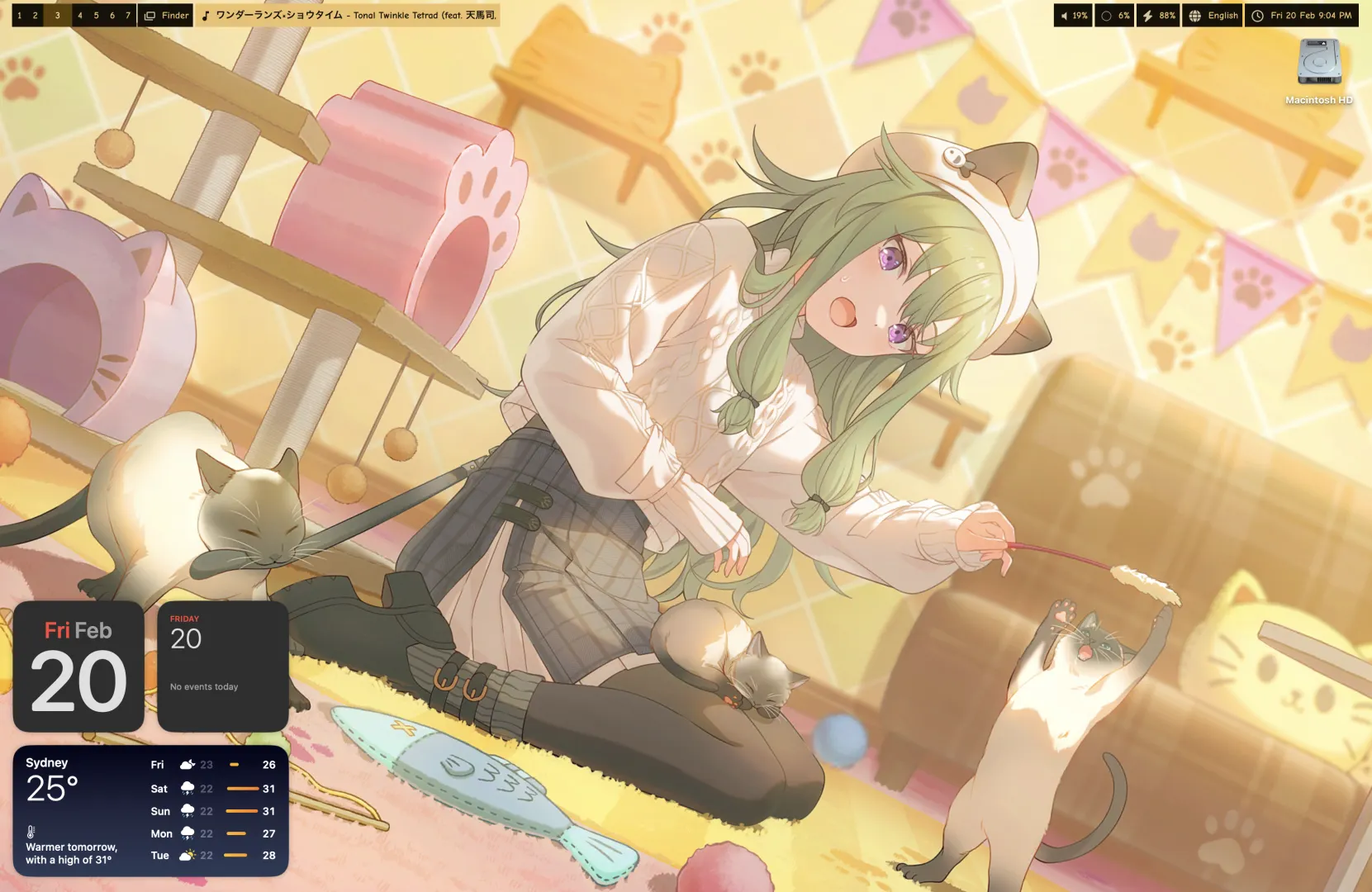
Task: Open the Sydney weather widget
Action: coord(150,810)
